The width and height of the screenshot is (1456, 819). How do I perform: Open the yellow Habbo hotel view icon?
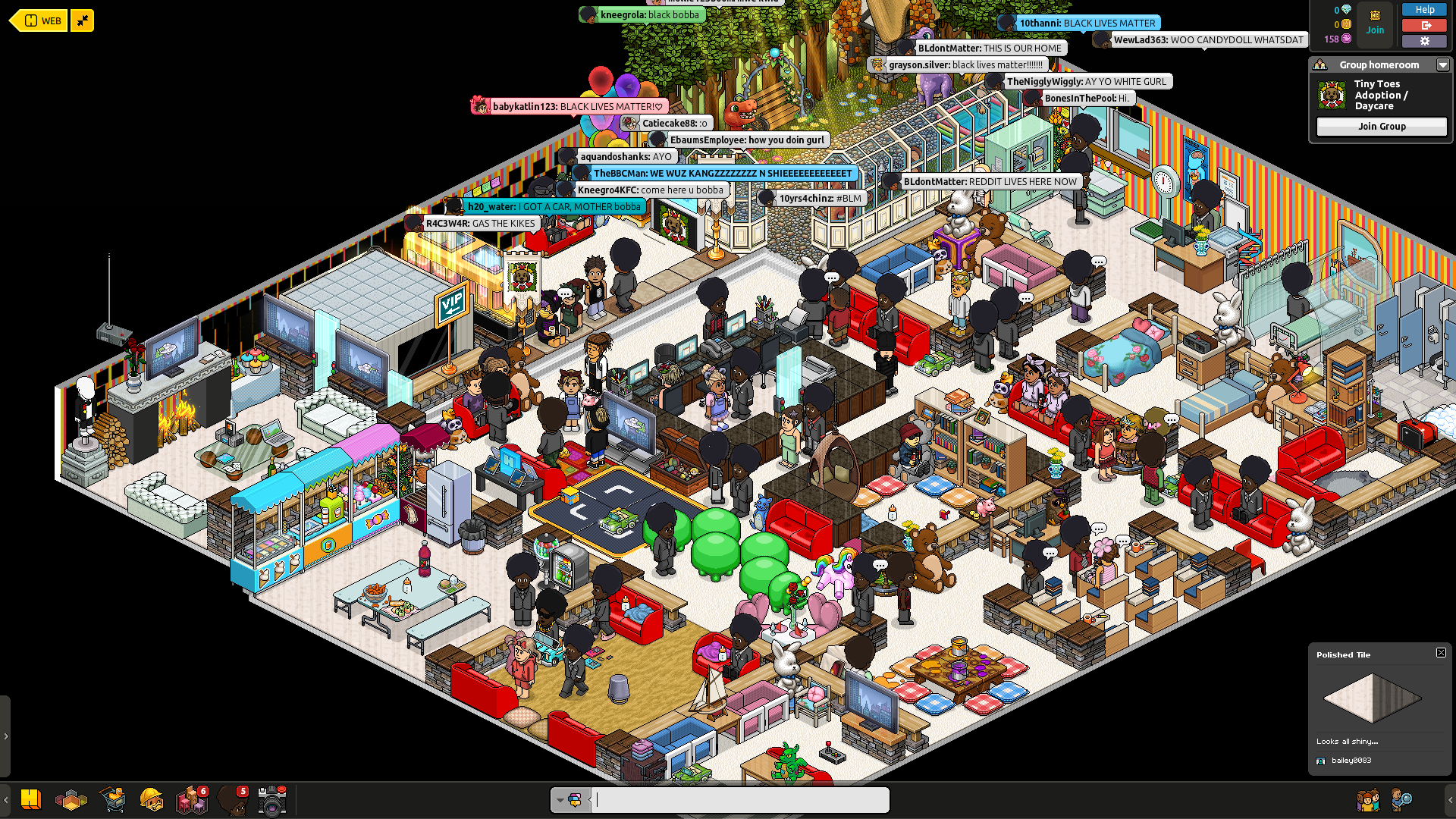30,799
